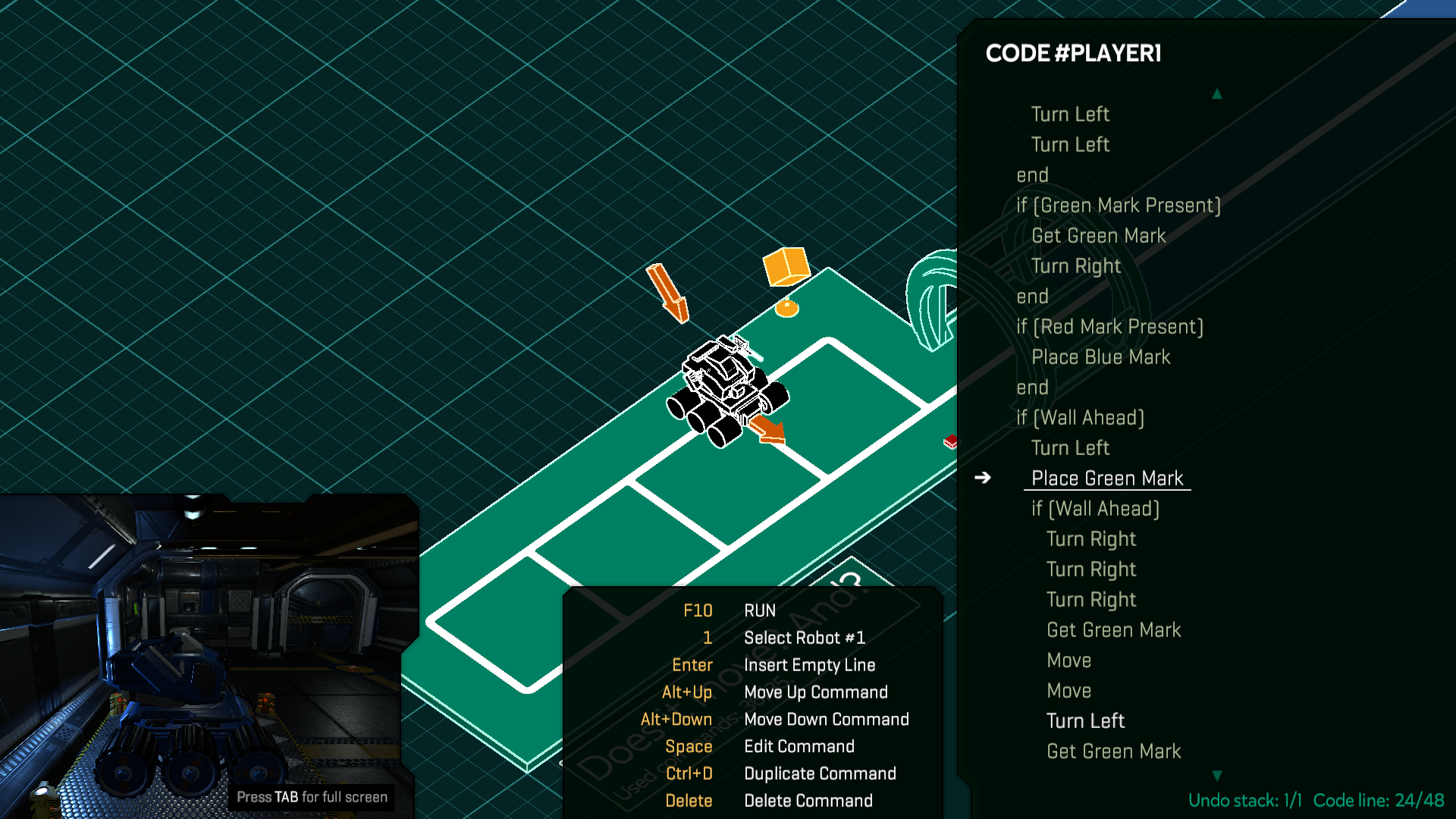Select the "if [Green Mark Present]" code line
Screen dimensions: 1456x819
[1118, 206]
